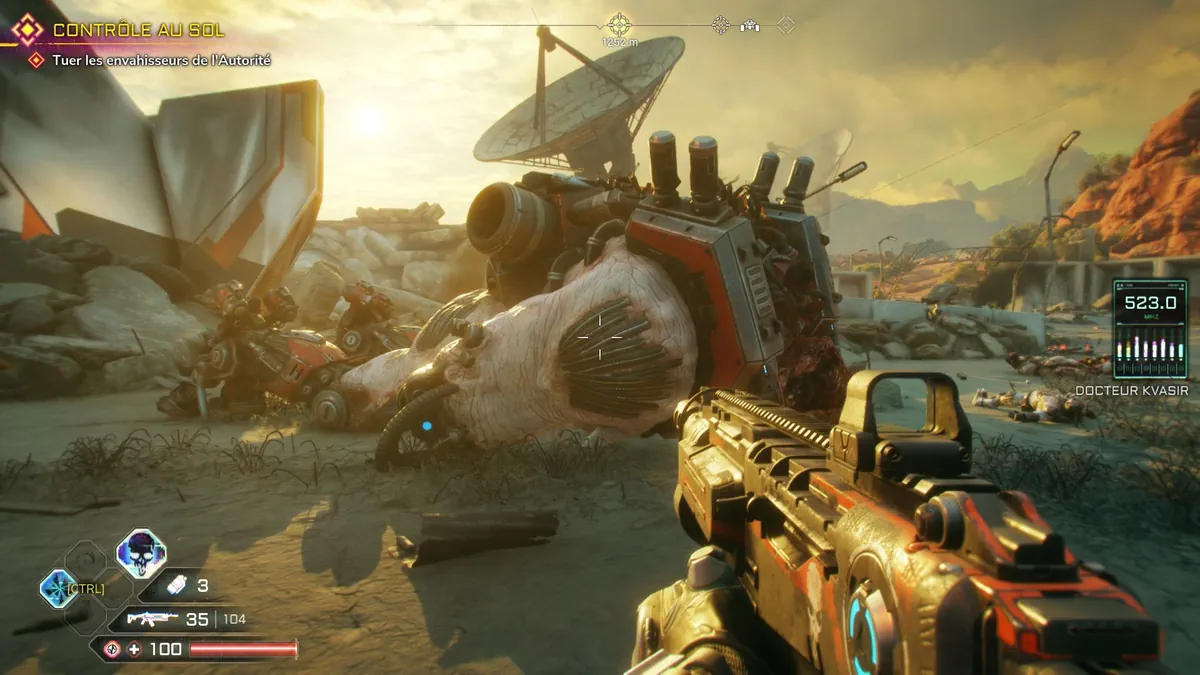Select the vehicle marker on the compass
The width and height of the screenshot is (1200, 675).
749,26
